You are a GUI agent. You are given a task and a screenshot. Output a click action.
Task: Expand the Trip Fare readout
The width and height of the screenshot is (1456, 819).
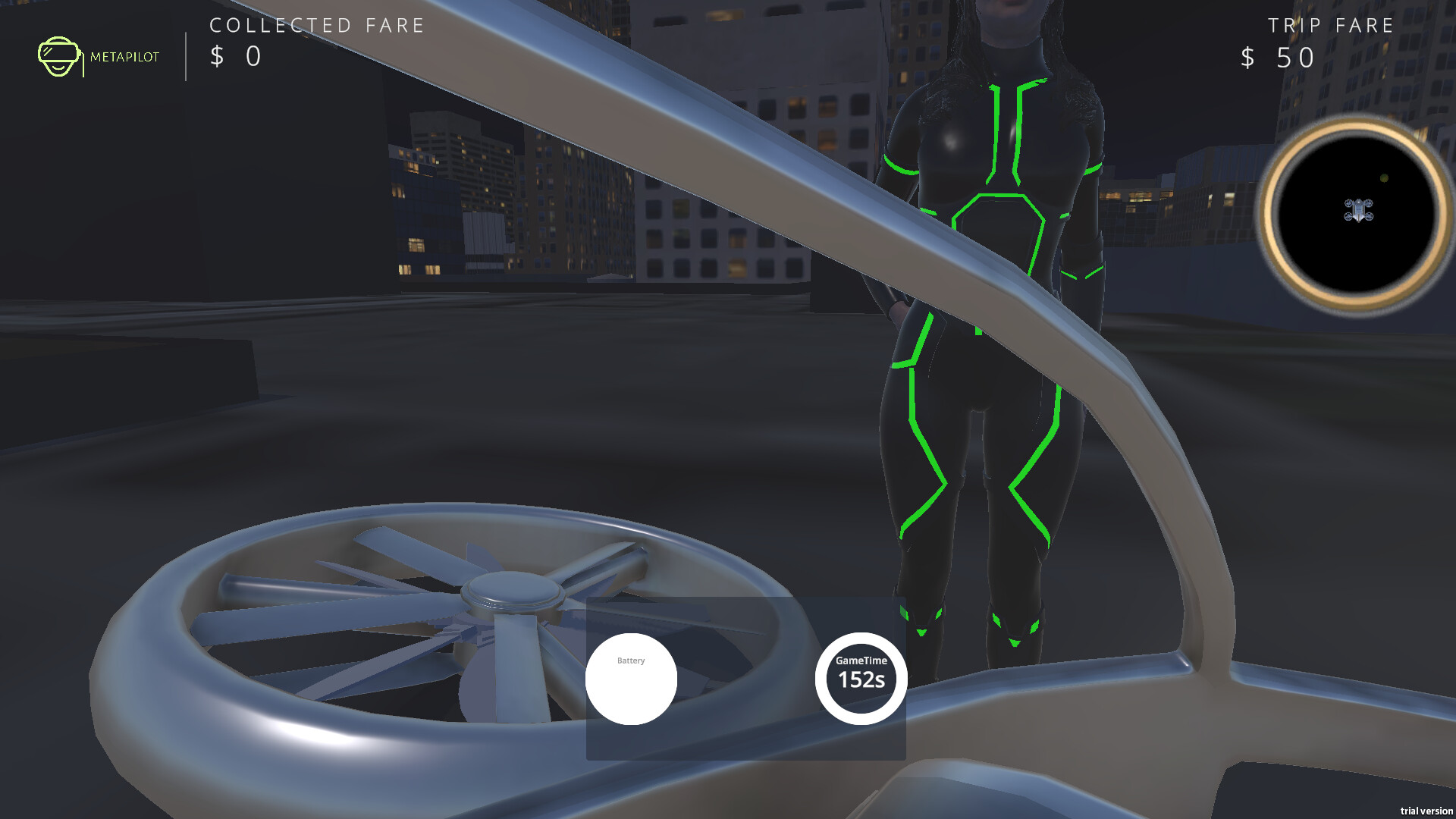(1278, 56)
